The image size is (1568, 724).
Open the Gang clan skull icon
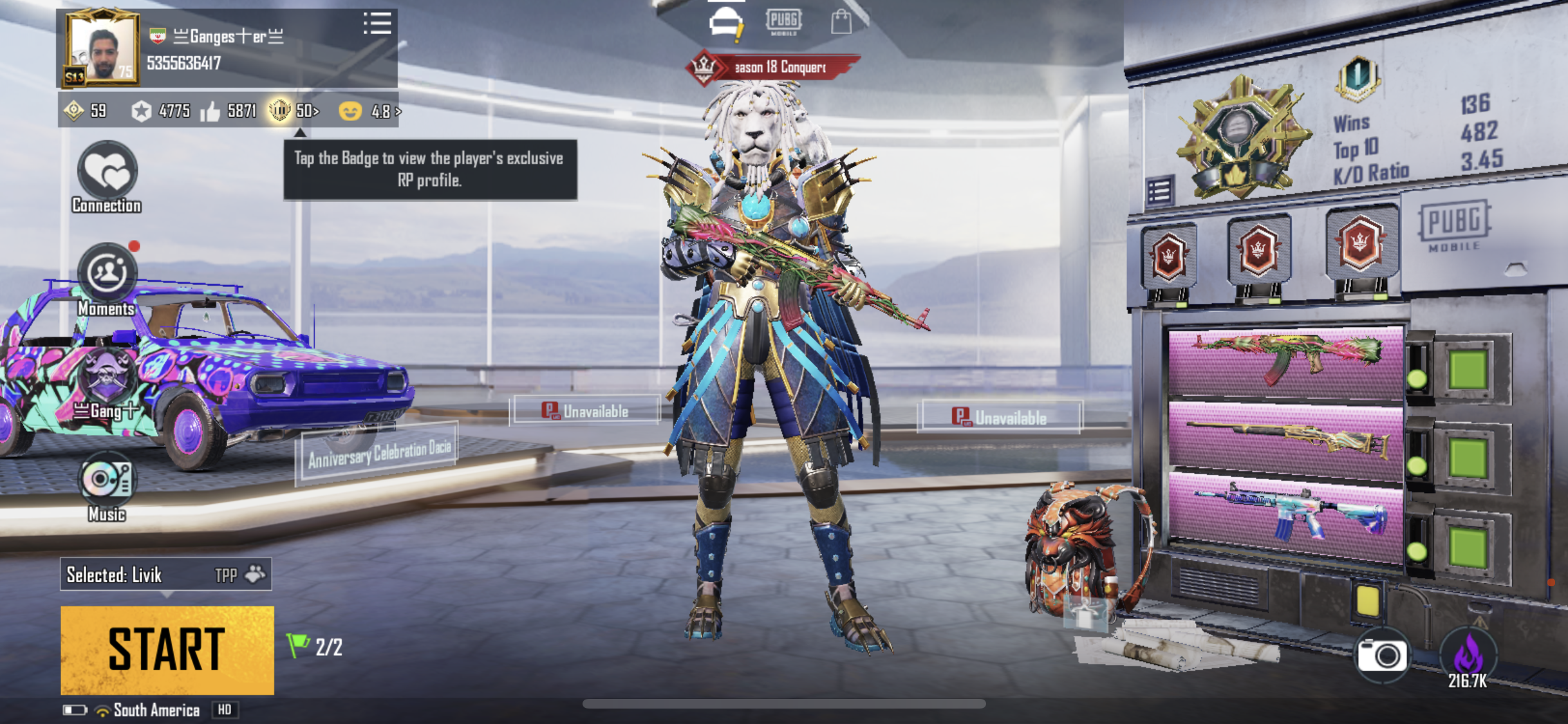coord(107,376)
